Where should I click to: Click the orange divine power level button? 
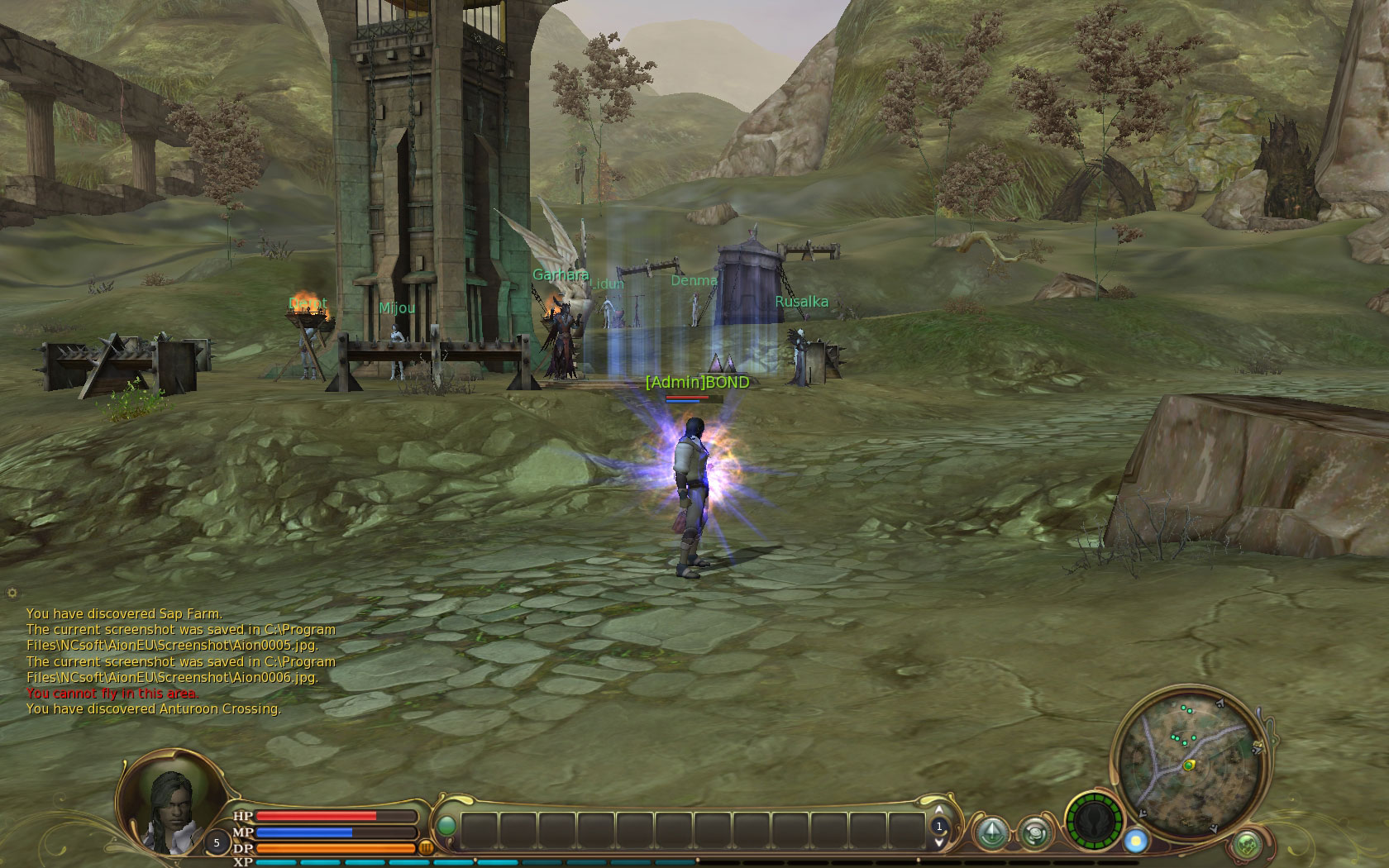427,847
